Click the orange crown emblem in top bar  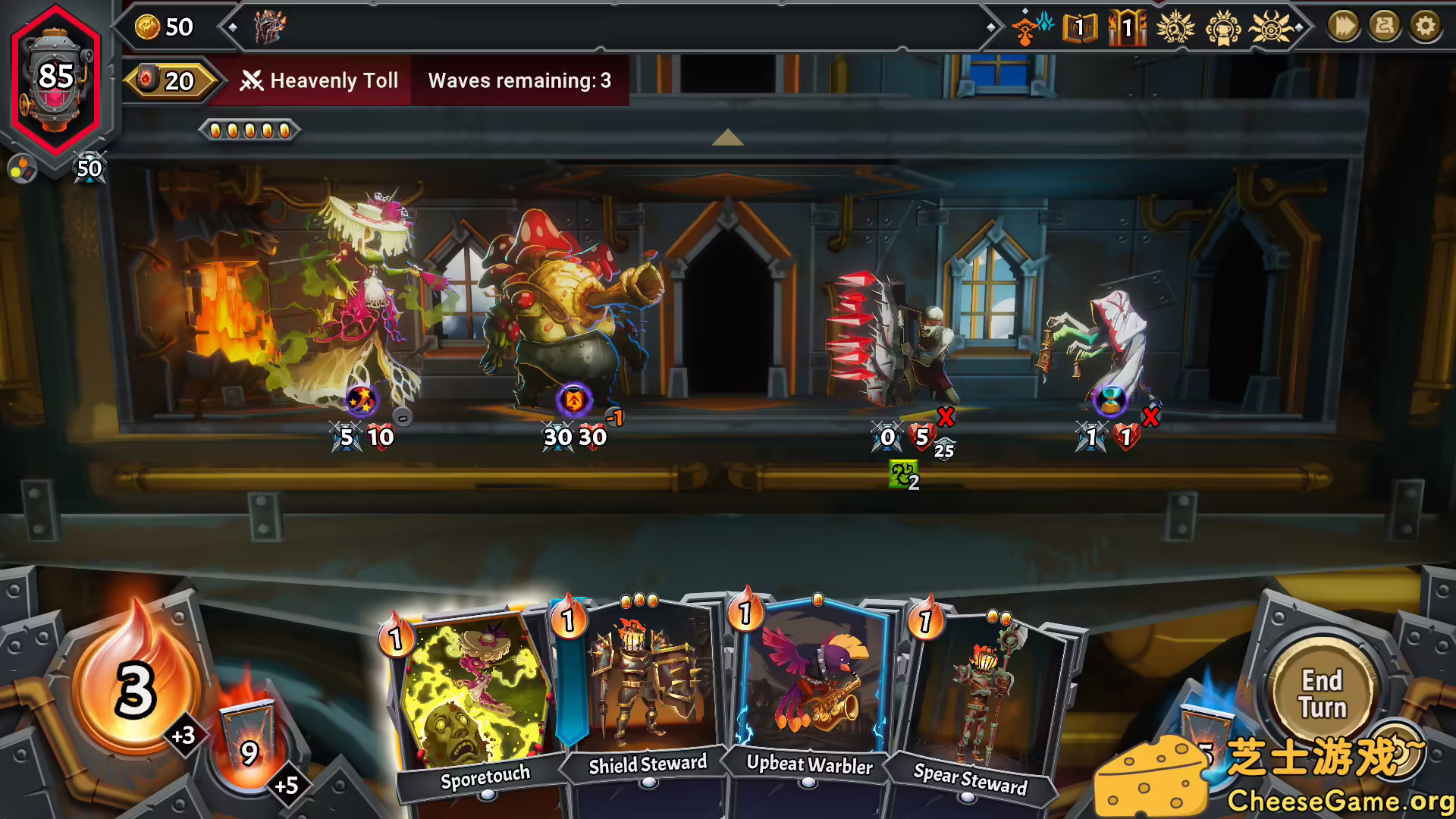click(x=1222, y=27)
